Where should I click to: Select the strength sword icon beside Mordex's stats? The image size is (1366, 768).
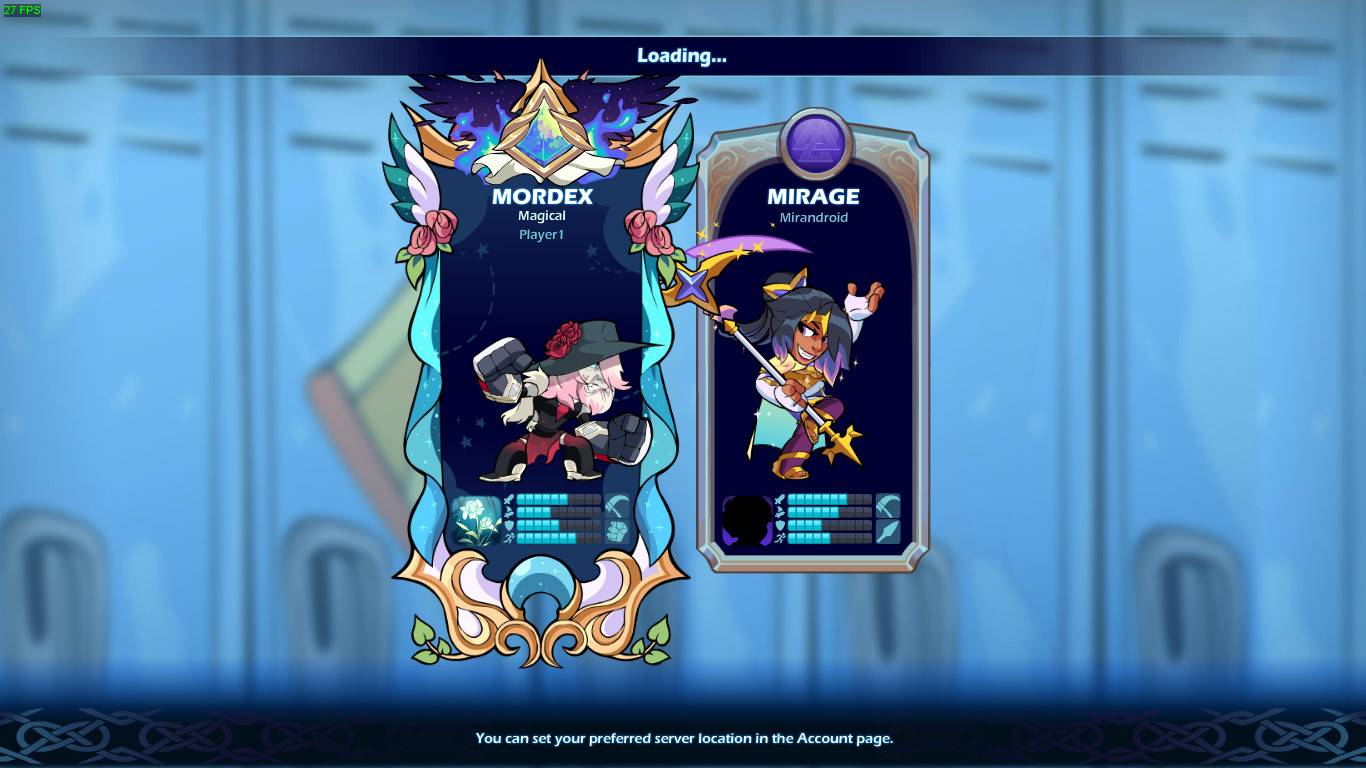tap(509, 500)
